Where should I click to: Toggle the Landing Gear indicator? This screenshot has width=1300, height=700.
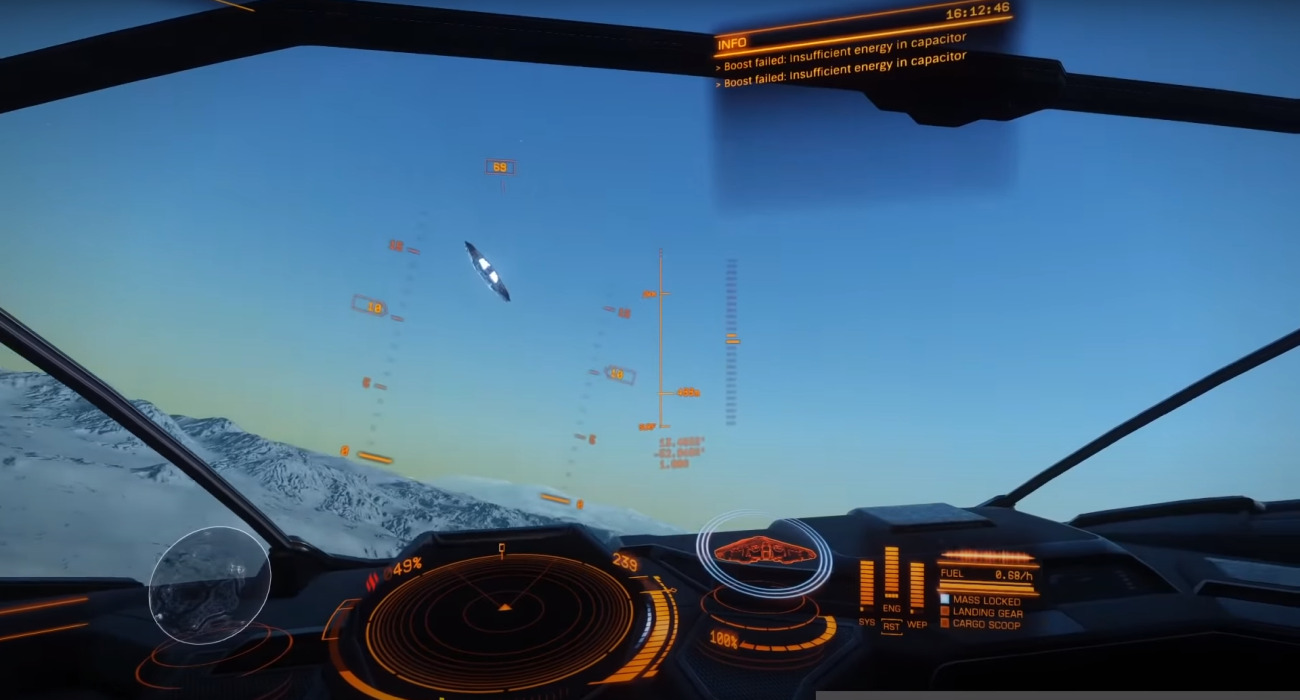tap(981, 613)
